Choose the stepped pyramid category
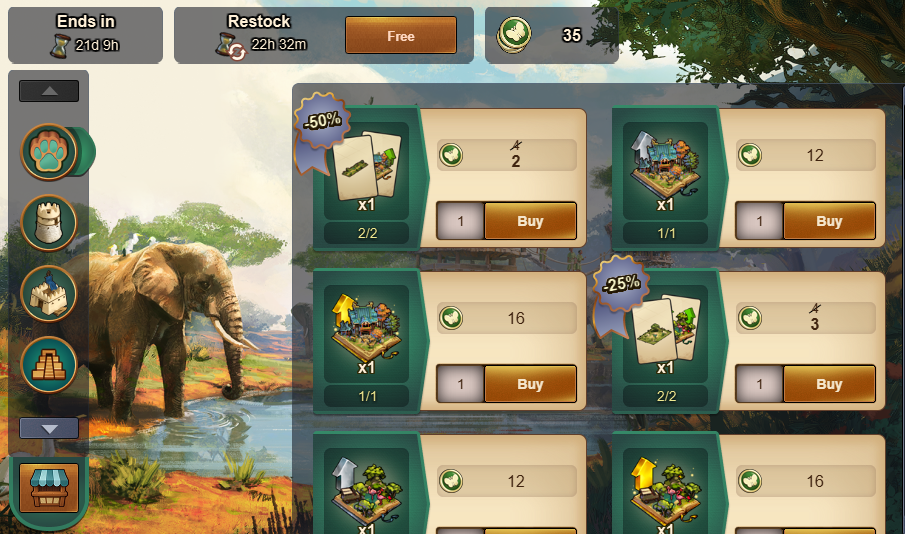The width and height of the screenshot is (905, 534). pyautogui.click(x=49, y=364)
